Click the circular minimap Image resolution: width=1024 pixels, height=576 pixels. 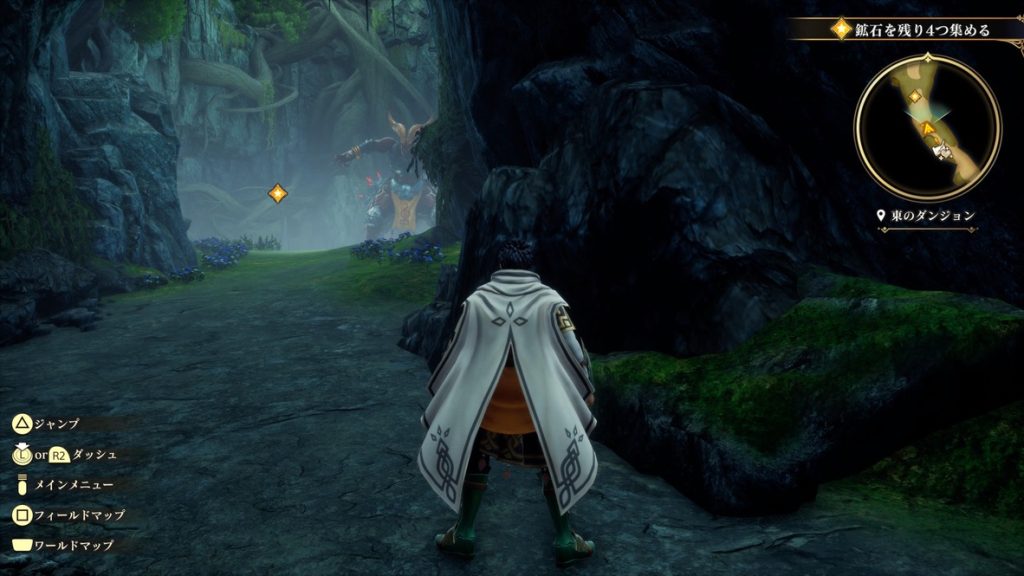click(927, 127)
